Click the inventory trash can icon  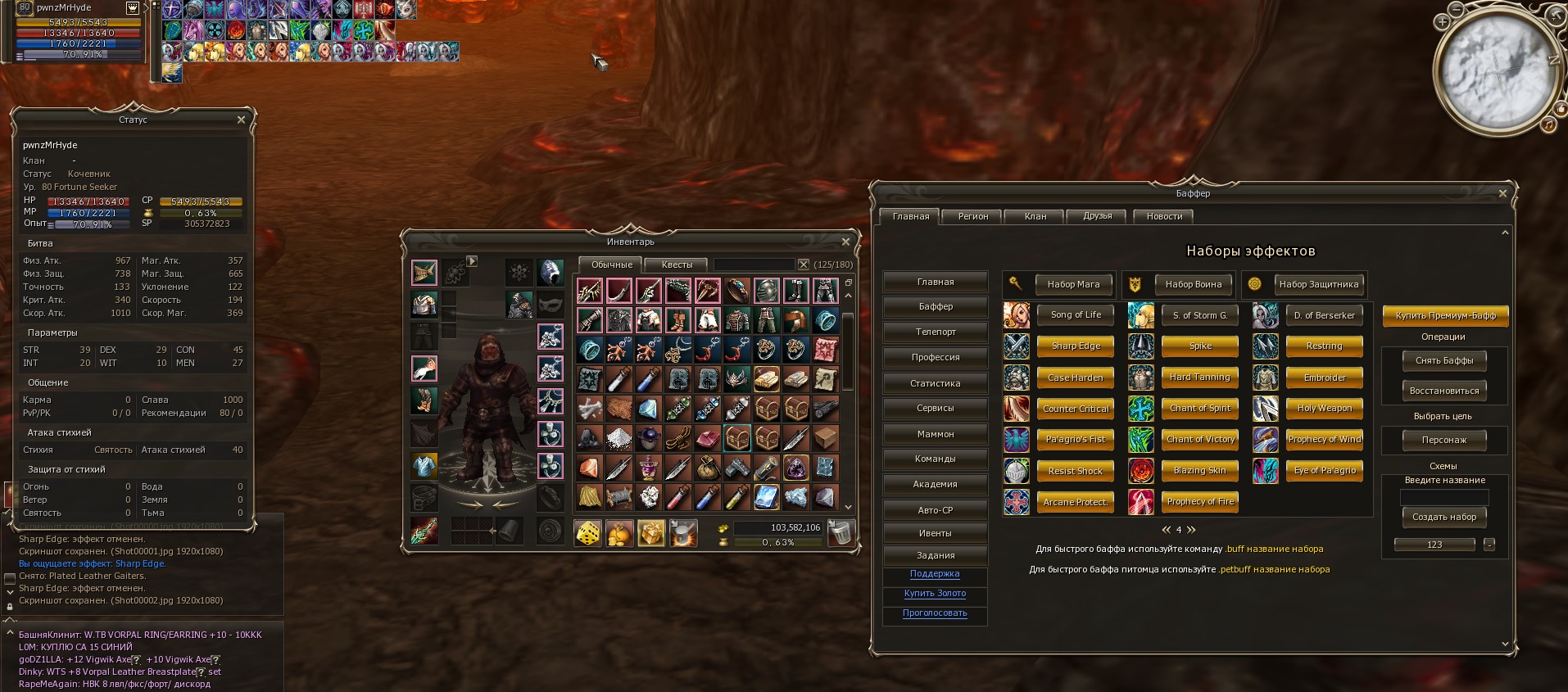point(840,533)
